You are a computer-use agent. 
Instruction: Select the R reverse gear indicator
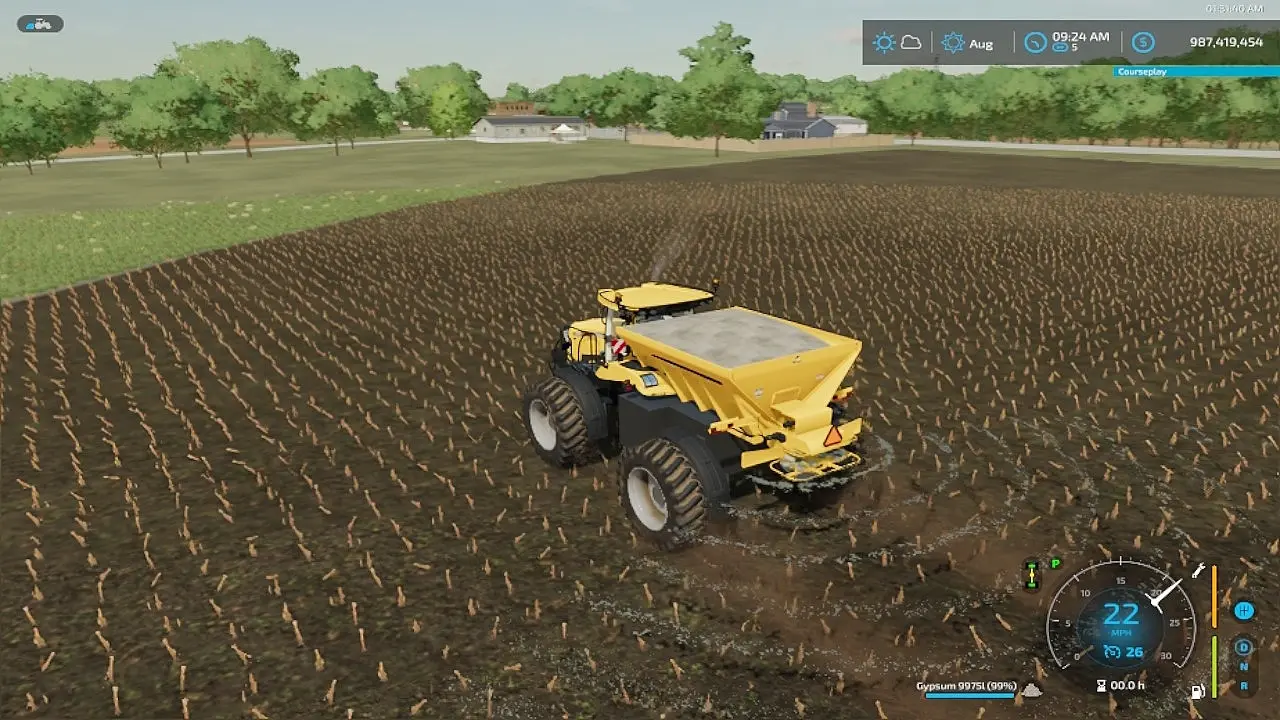1243,685
